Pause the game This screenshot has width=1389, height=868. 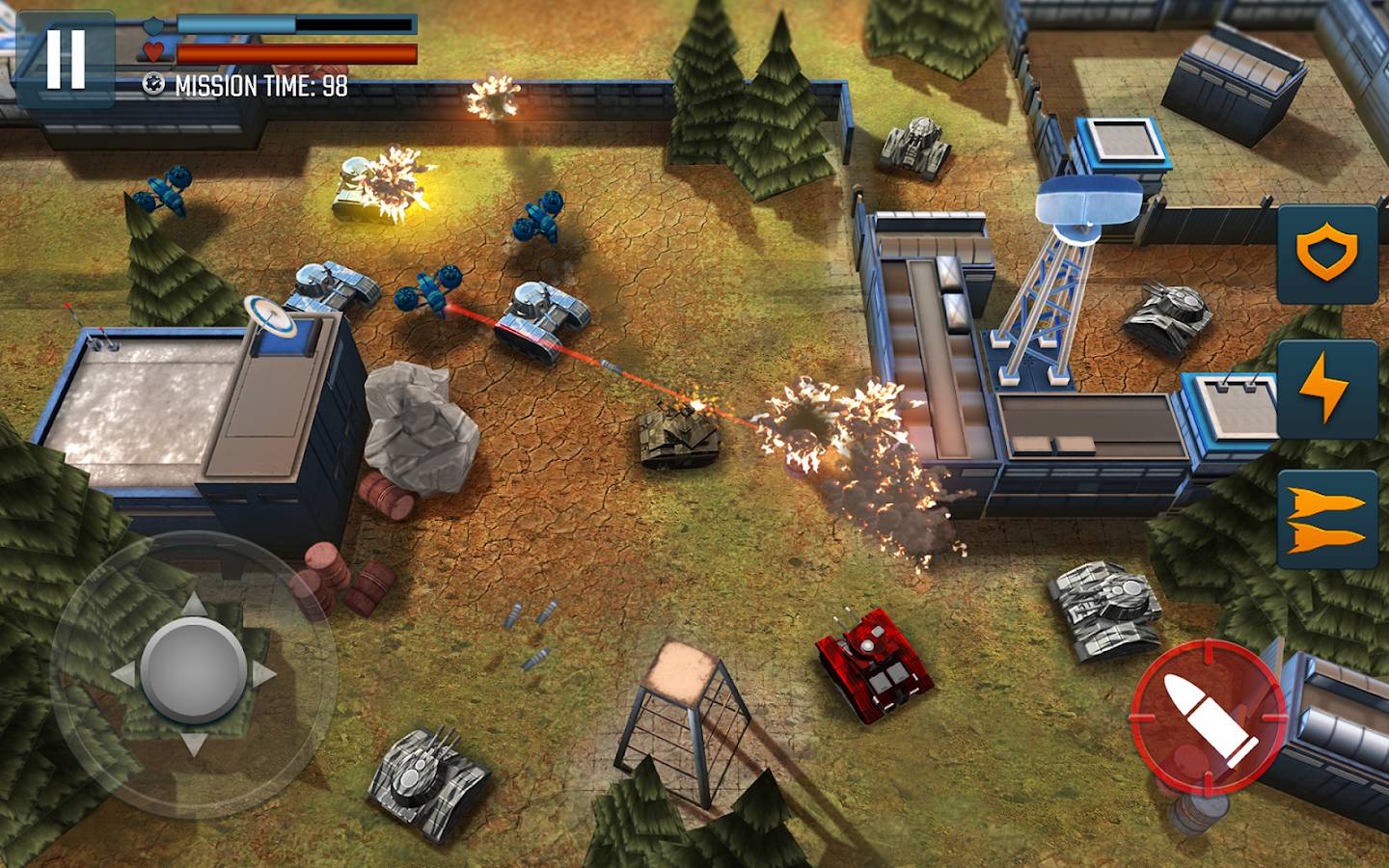coord(66,60)
